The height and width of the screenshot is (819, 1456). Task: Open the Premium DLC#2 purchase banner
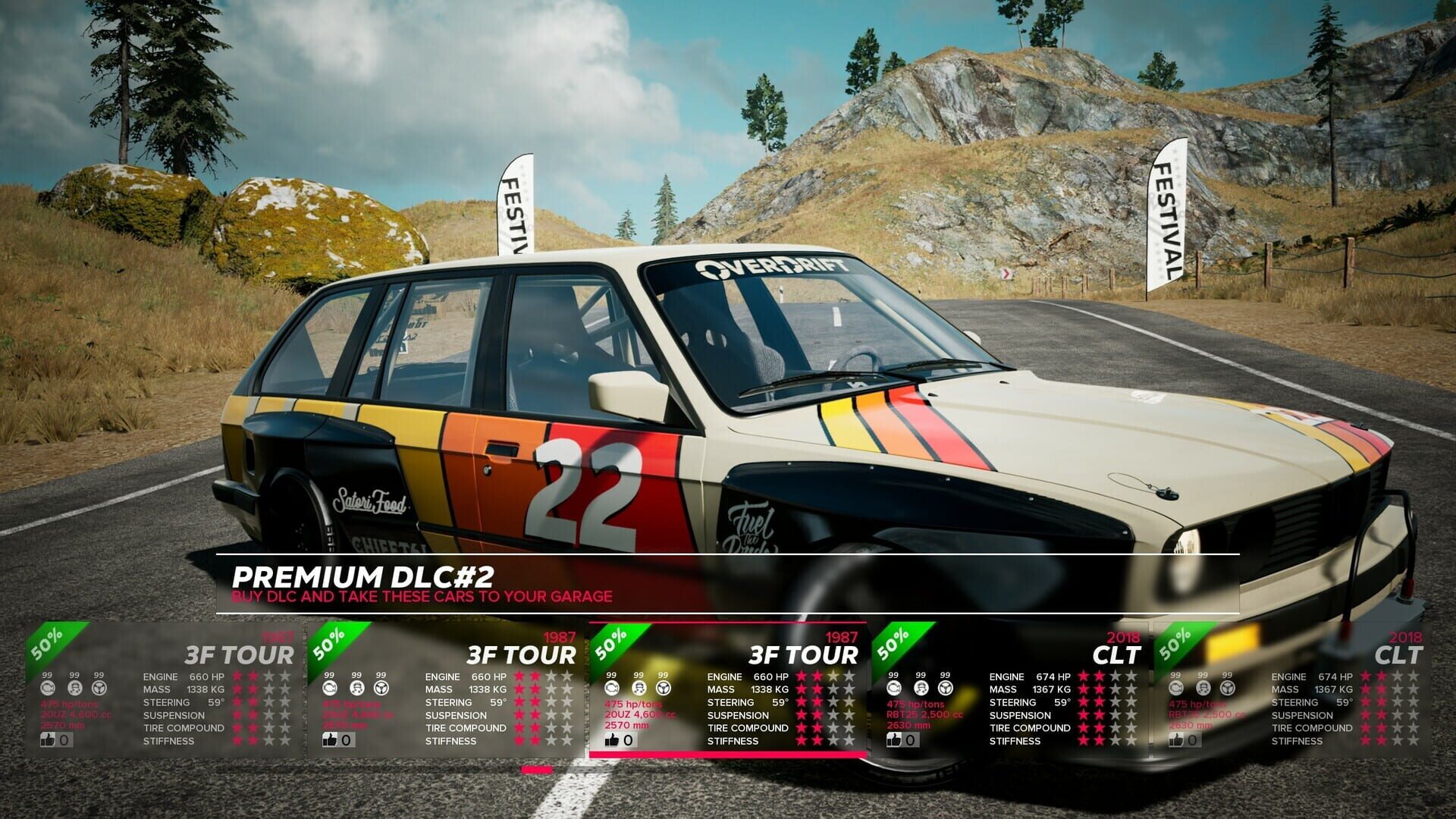pos(726,584)
